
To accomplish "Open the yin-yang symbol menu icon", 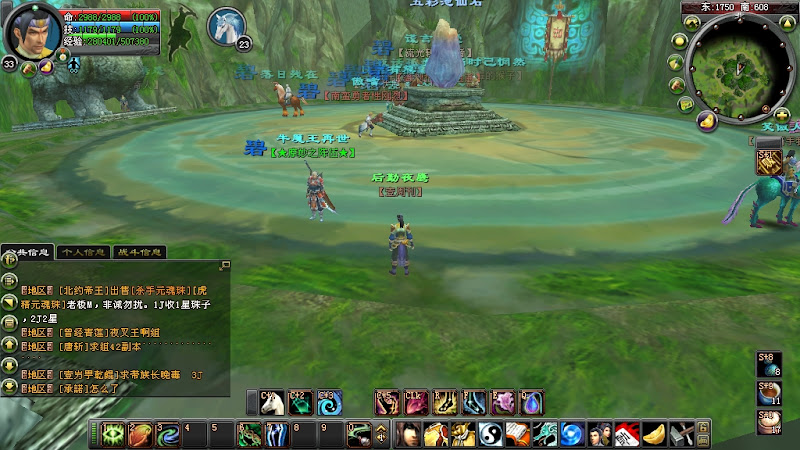I will 490,435.
